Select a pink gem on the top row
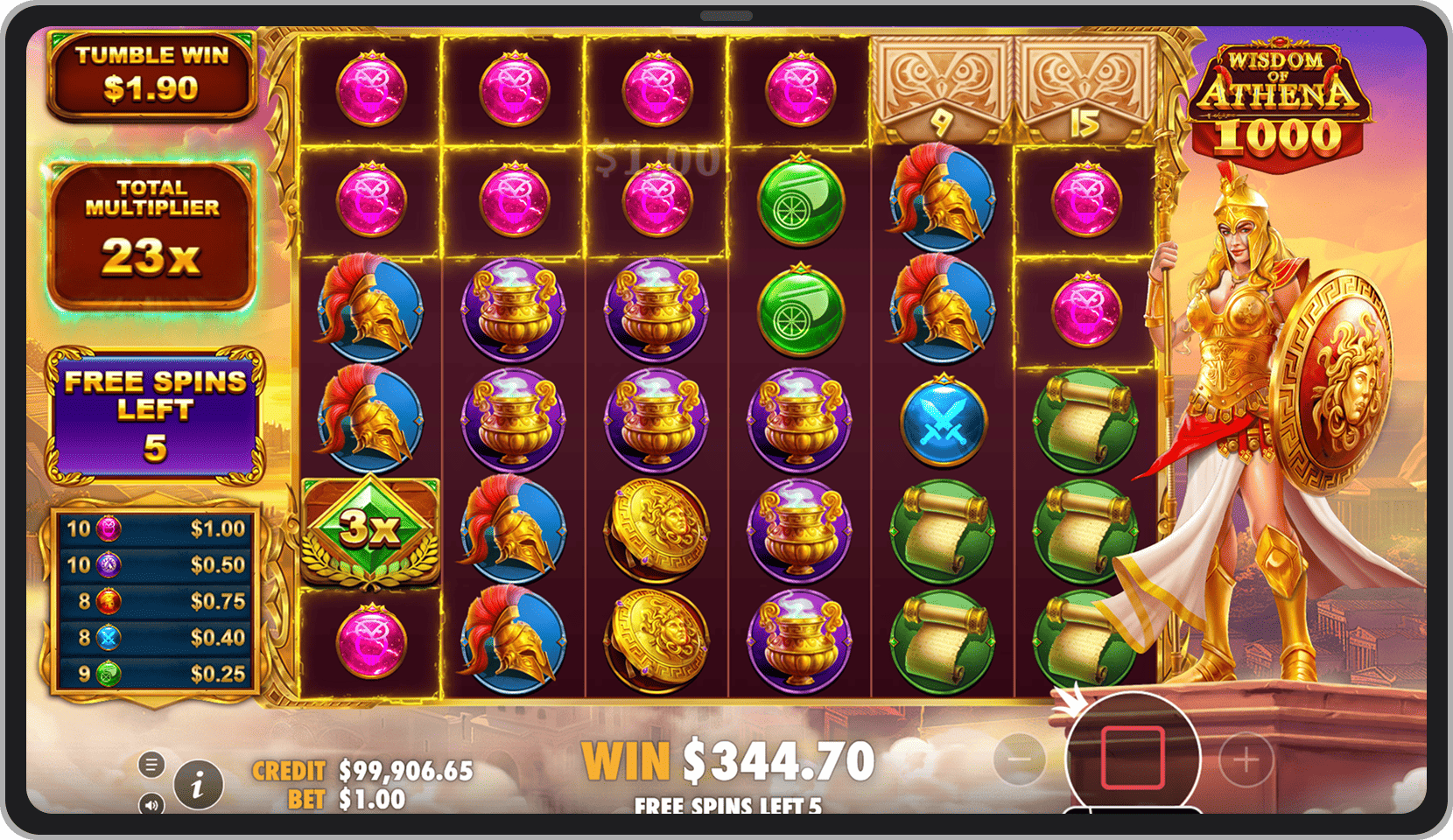This screenshot has width=1453, height=840. [372, 86]
